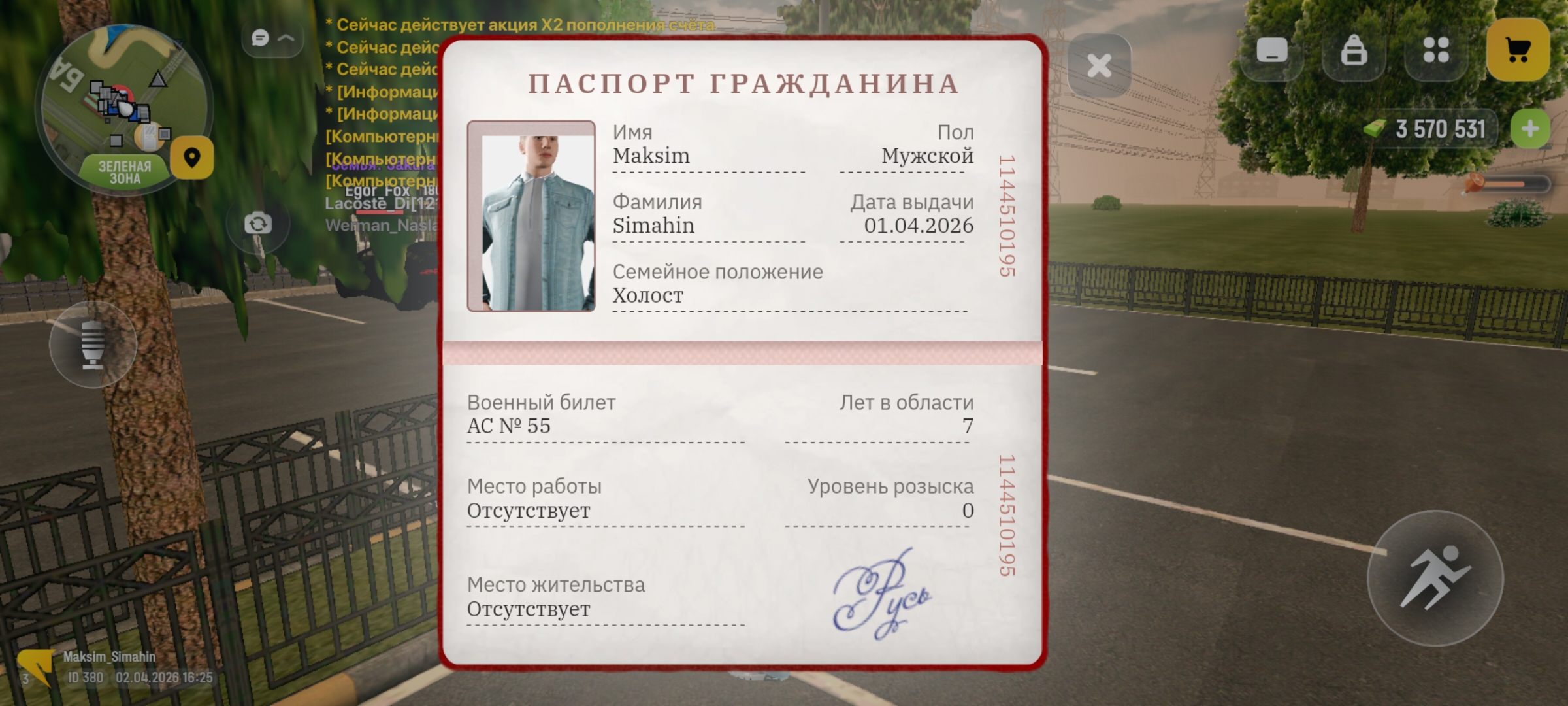Screen dimensions: 1568x706
Task: Click the balance showing 3 570 531
Action: [1440, 129]
